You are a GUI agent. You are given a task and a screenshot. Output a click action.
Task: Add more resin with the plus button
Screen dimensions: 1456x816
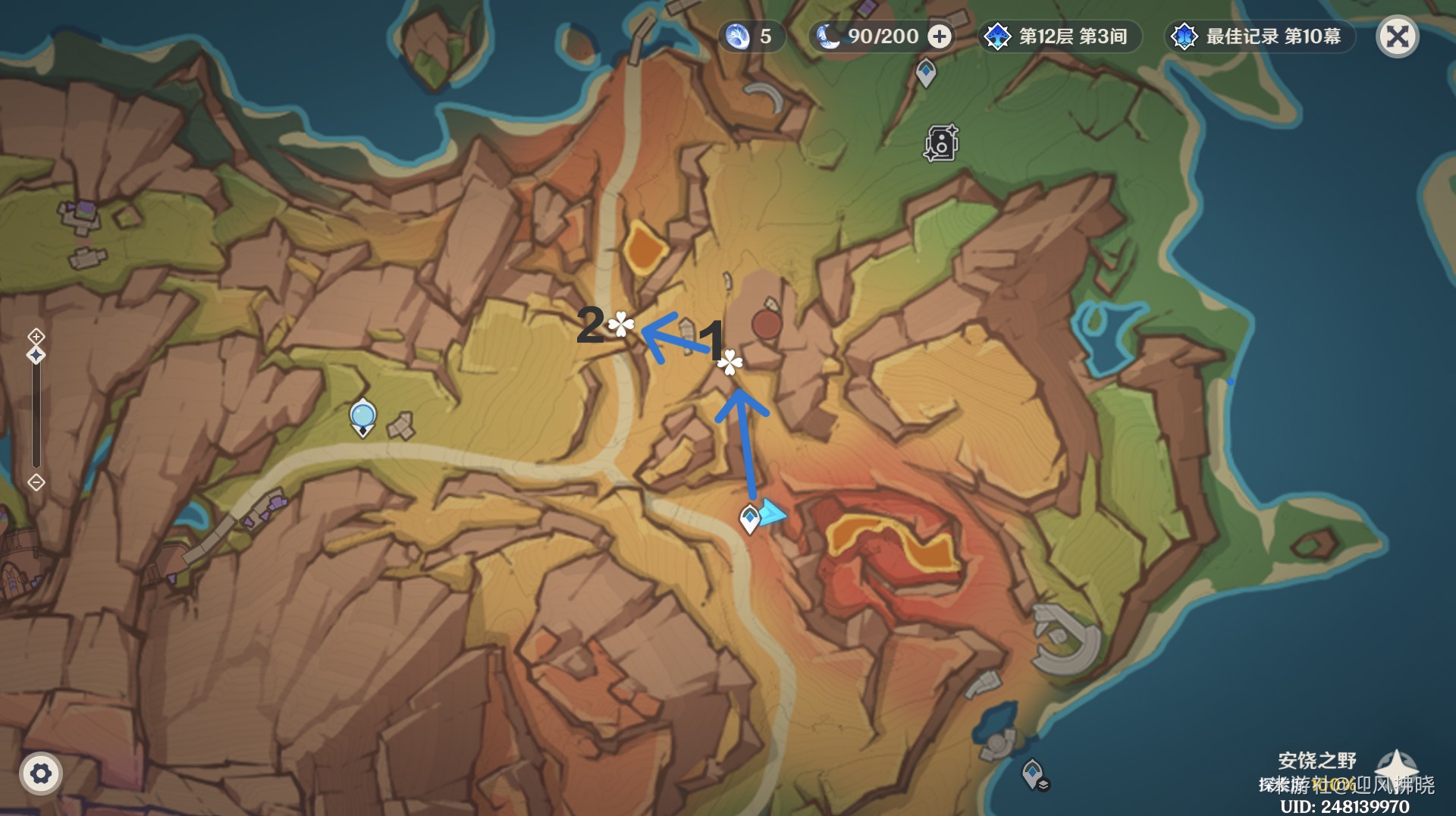tap(940, 36)
